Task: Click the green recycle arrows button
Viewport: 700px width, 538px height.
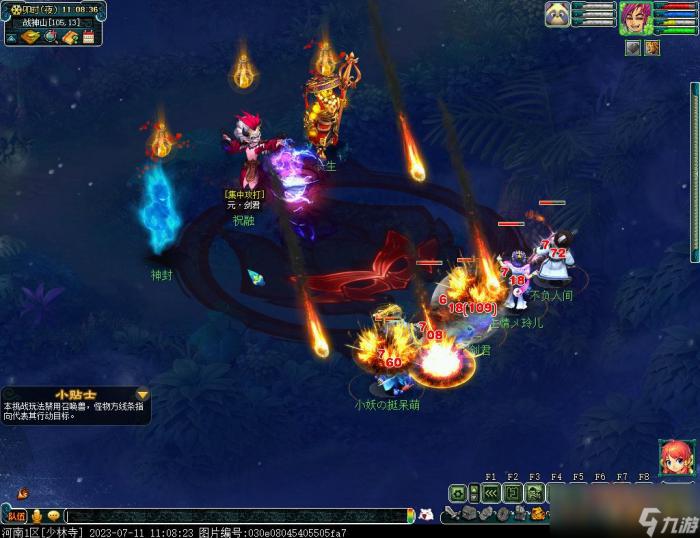Action: 458,493
